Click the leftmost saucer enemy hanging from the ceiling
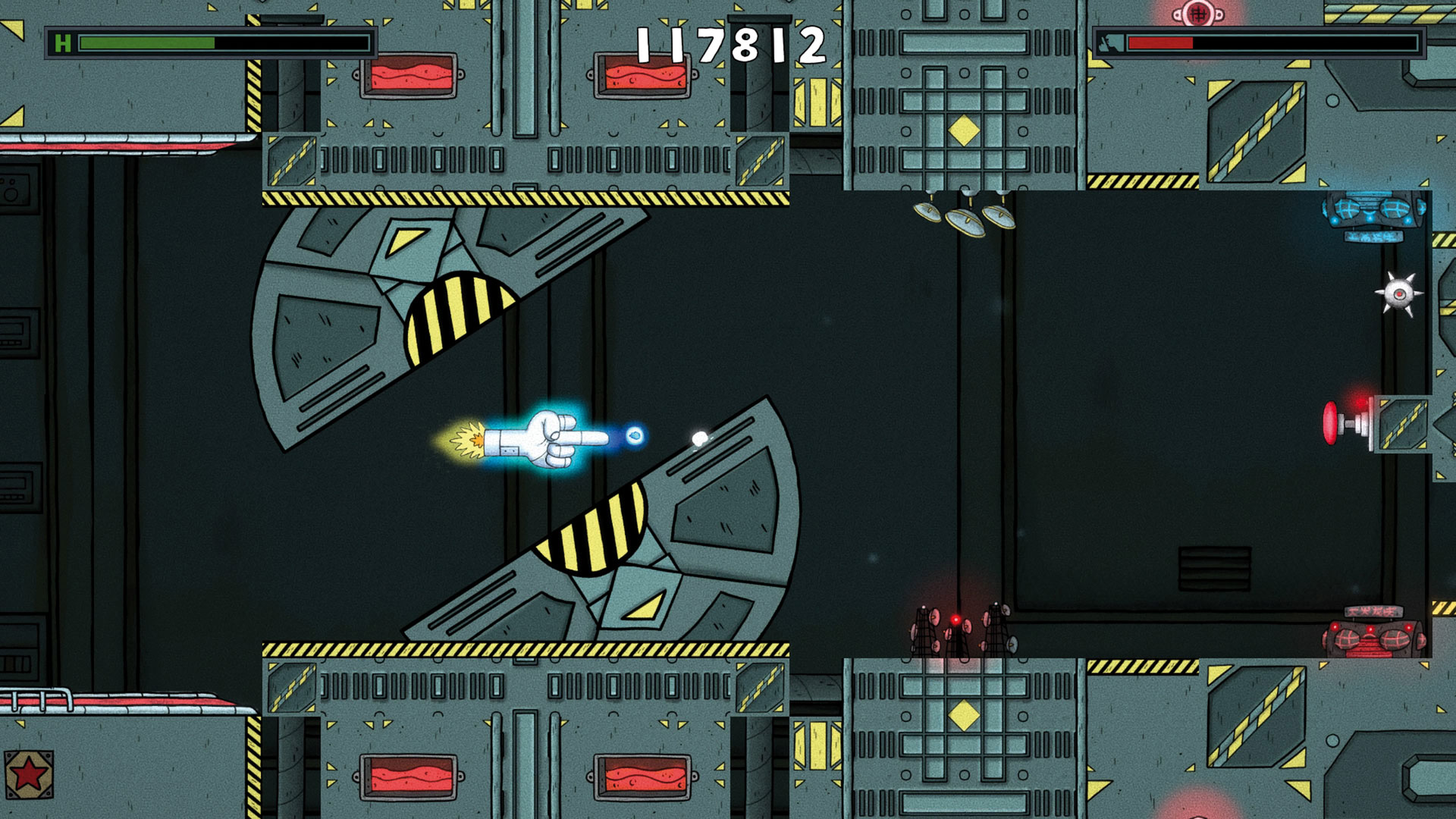1456x819 pixels. point(927,211)
